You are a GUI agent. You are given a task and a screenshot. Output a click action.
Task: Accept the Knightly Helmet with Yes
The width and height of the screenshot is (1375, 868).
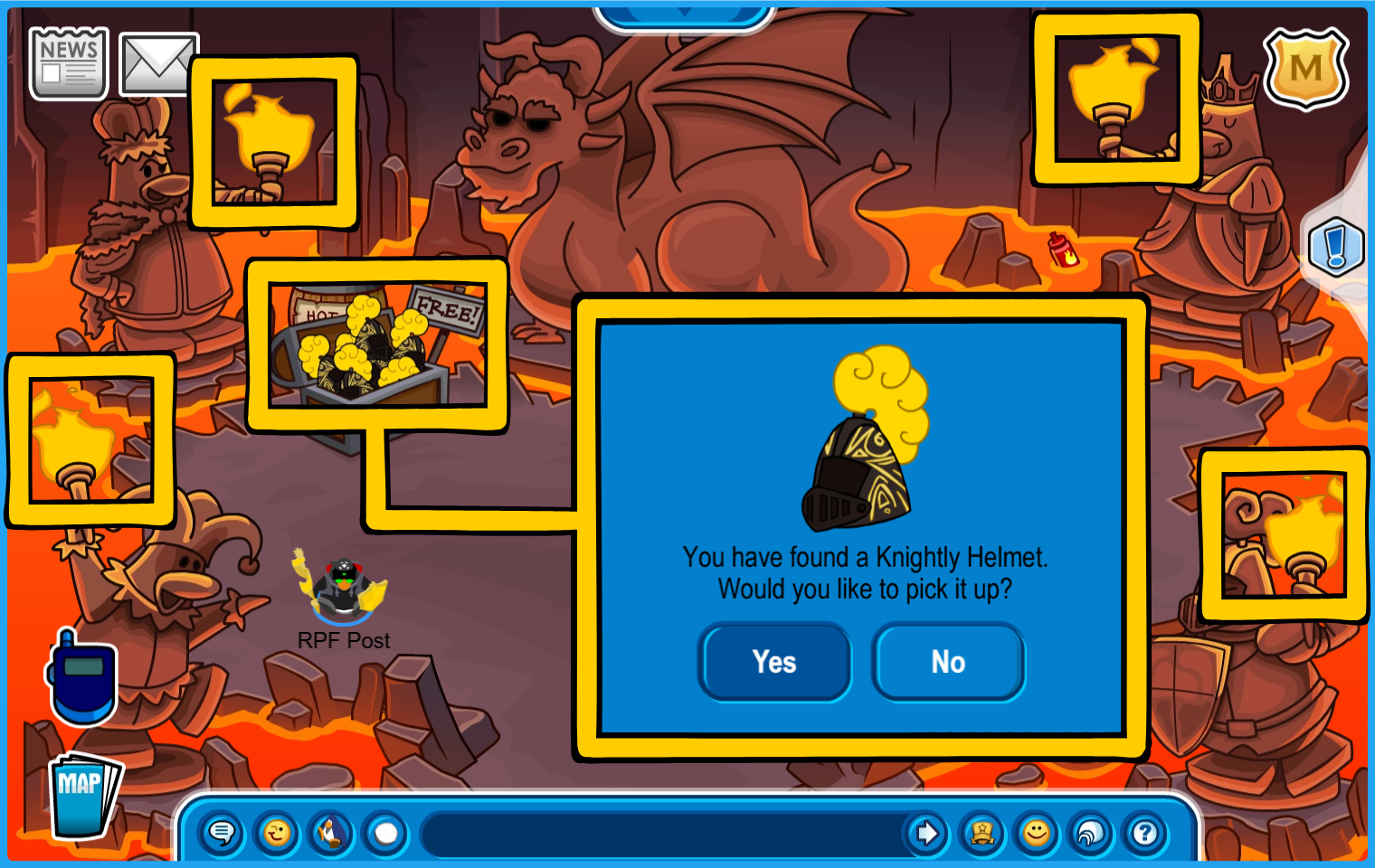774,662
